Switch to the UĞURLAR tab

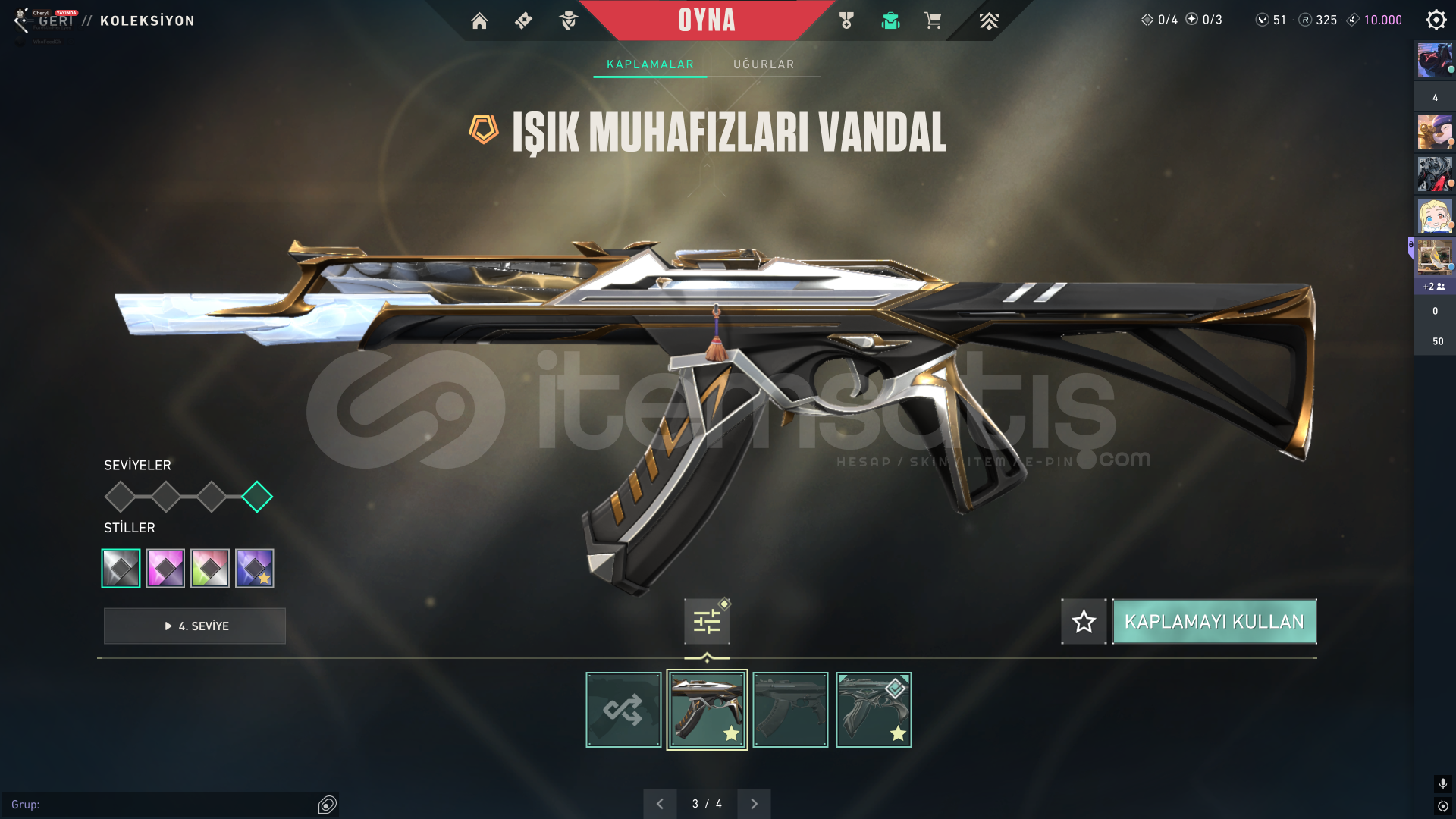coord(764,64)
